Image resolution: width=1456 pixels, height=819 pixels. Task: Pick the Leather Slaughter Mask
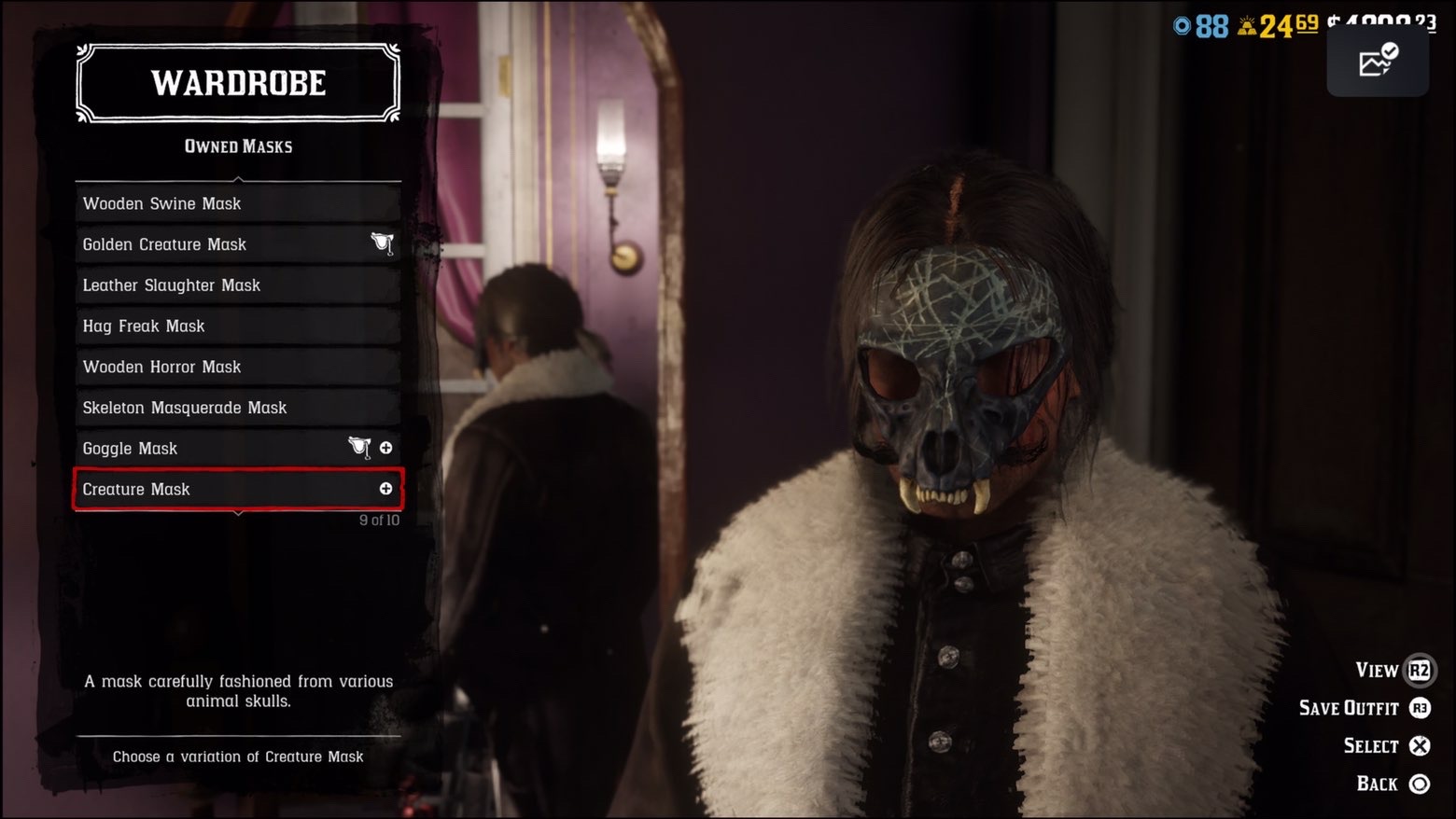click(238, 285)
